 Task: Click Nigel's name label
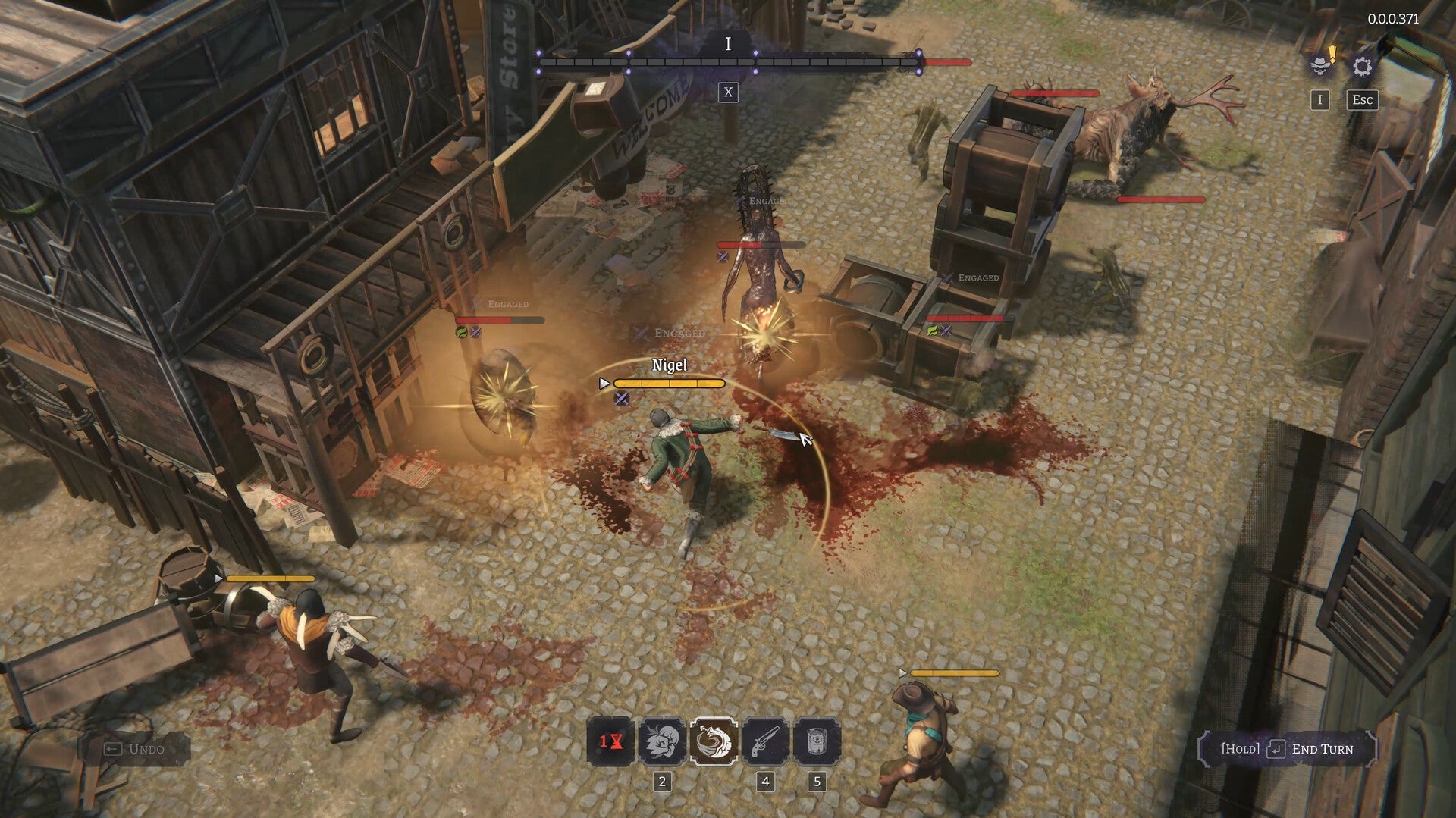tap(669, 365)
